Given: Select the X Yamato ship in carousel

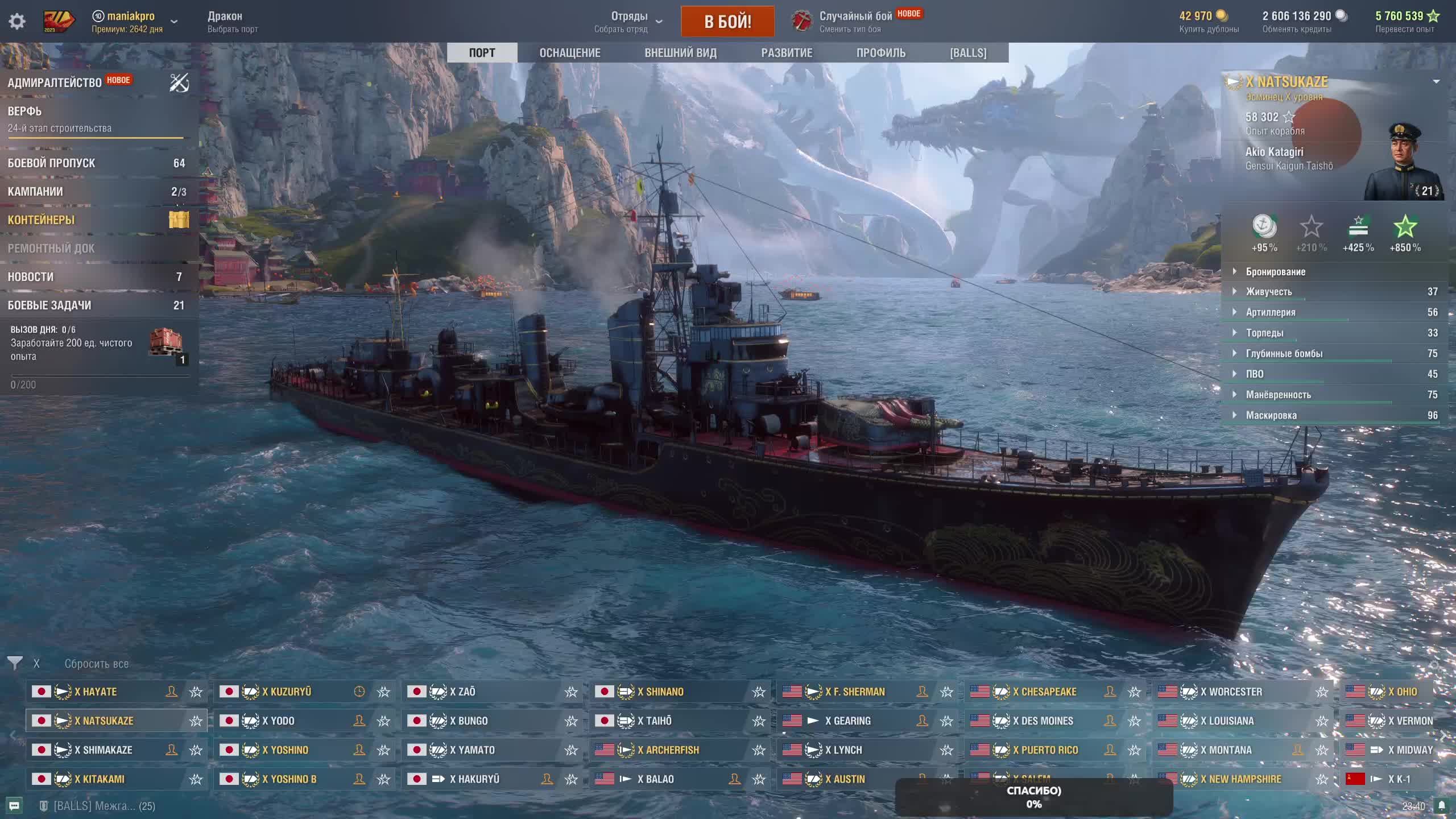Looking at the screenshot, I should coord(472,750).
